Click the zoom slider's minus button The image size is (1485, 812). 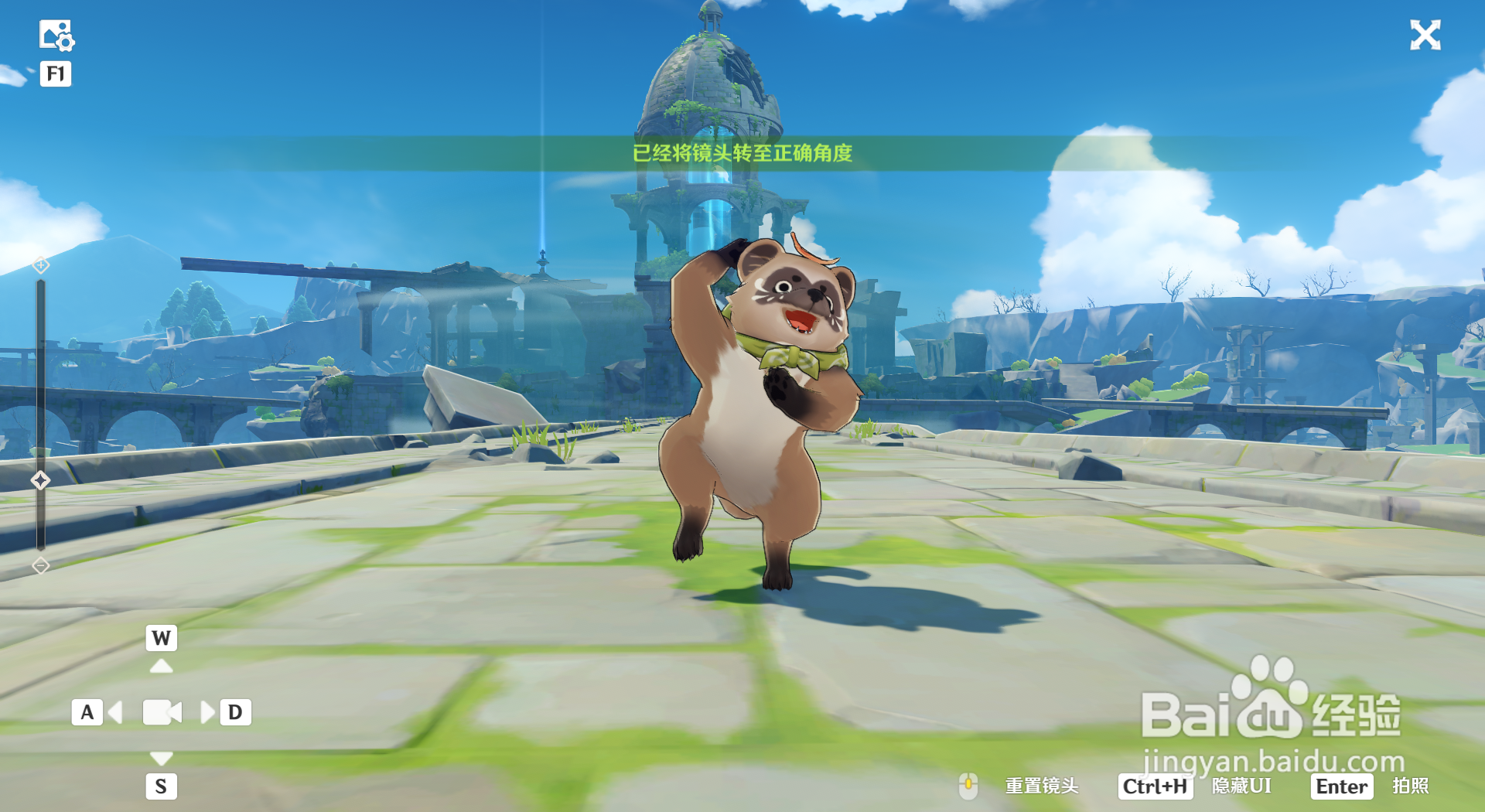[41, 566]
